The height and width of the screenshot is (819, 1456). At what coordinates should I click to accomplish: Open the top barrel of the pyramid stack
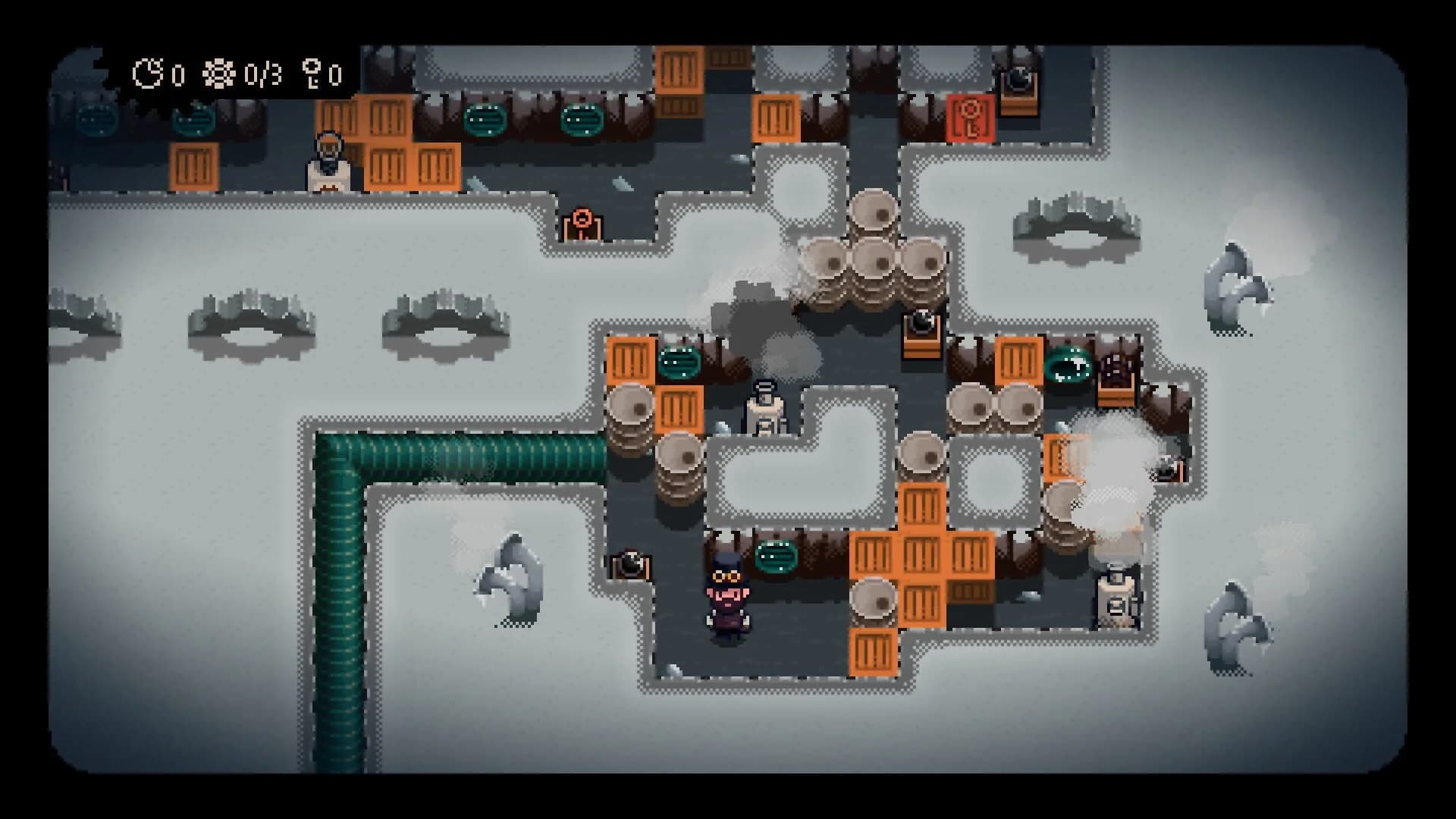(874, 209)
